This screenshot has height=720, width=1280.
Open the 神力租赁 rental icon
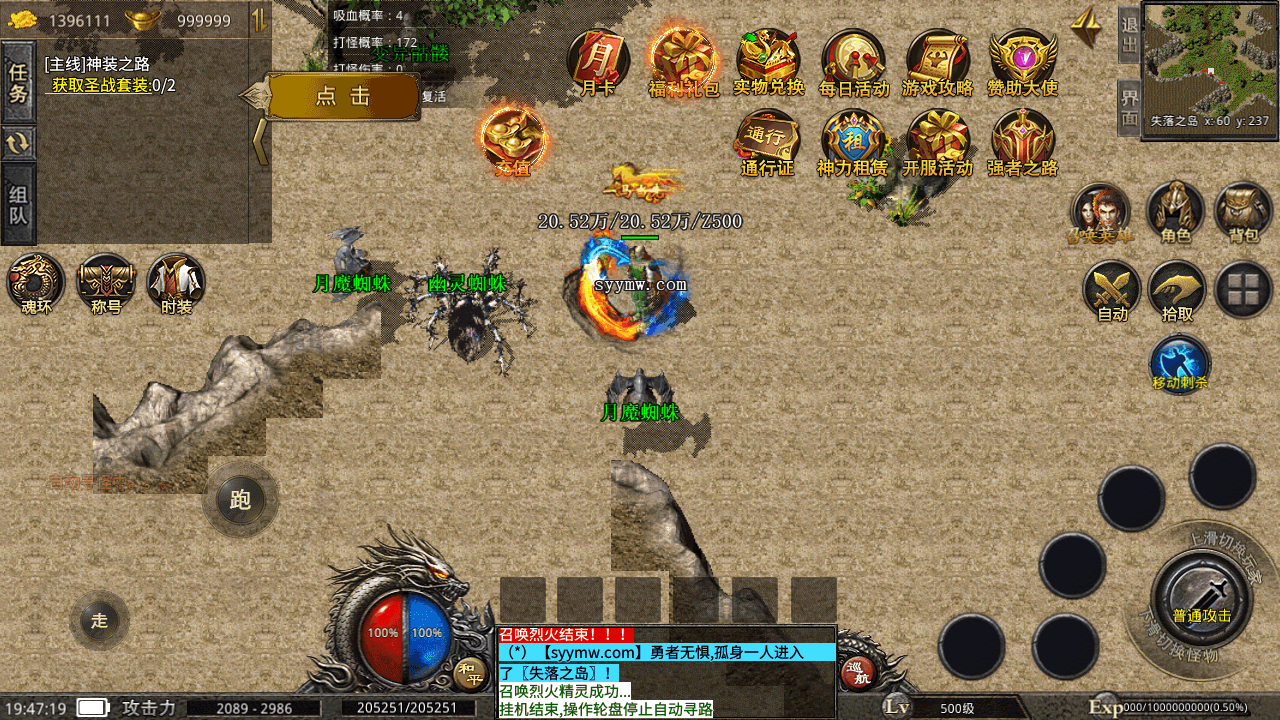coord(853,141)
